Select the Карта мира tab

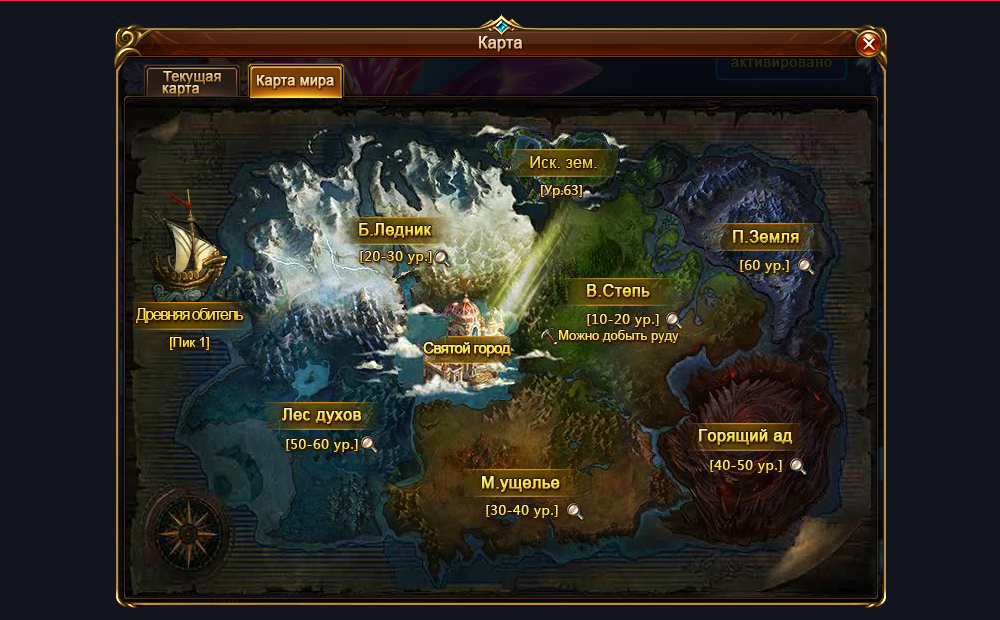point(295,81)
